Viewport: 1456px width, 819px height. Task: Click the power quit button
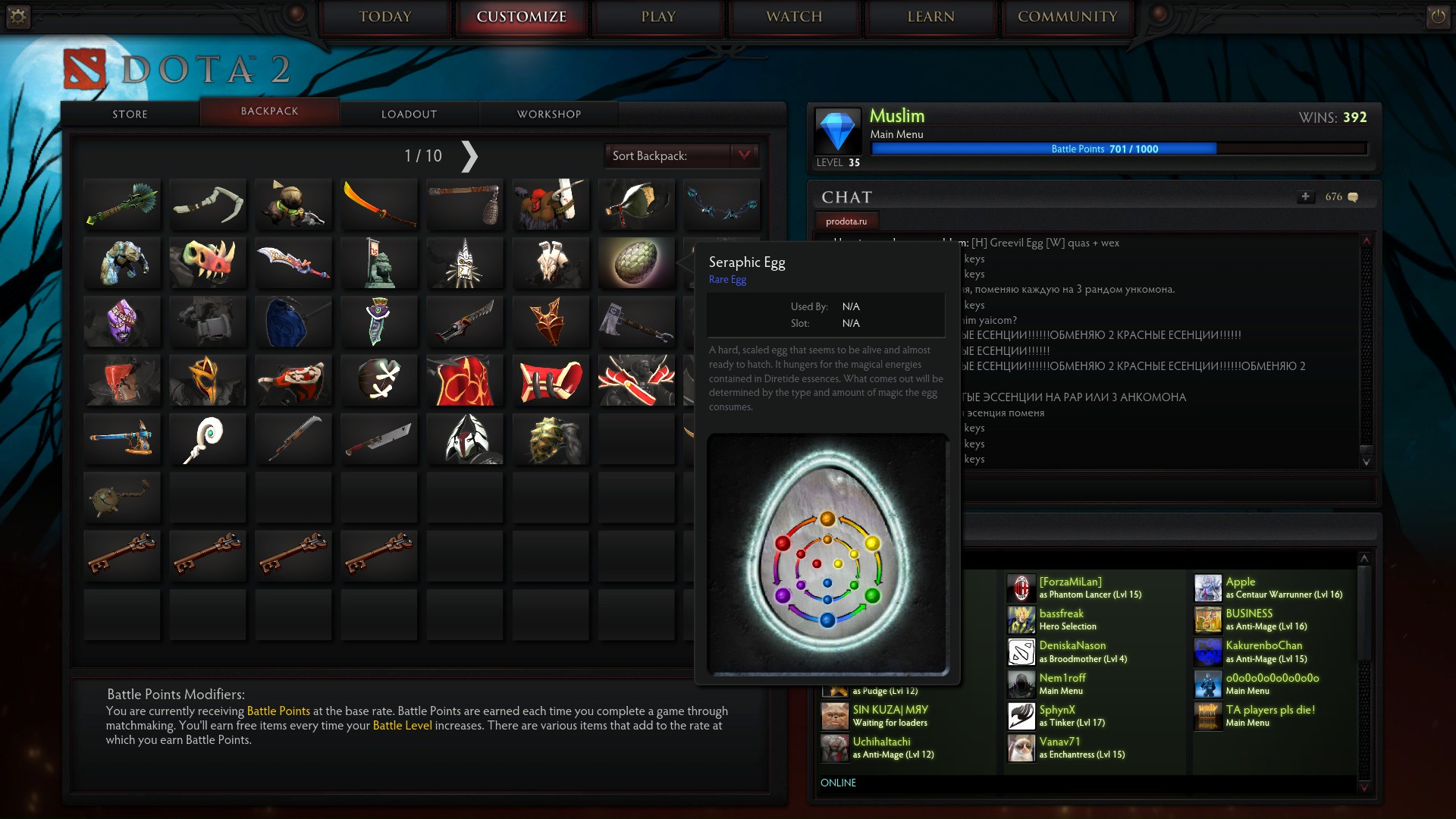1437,16
